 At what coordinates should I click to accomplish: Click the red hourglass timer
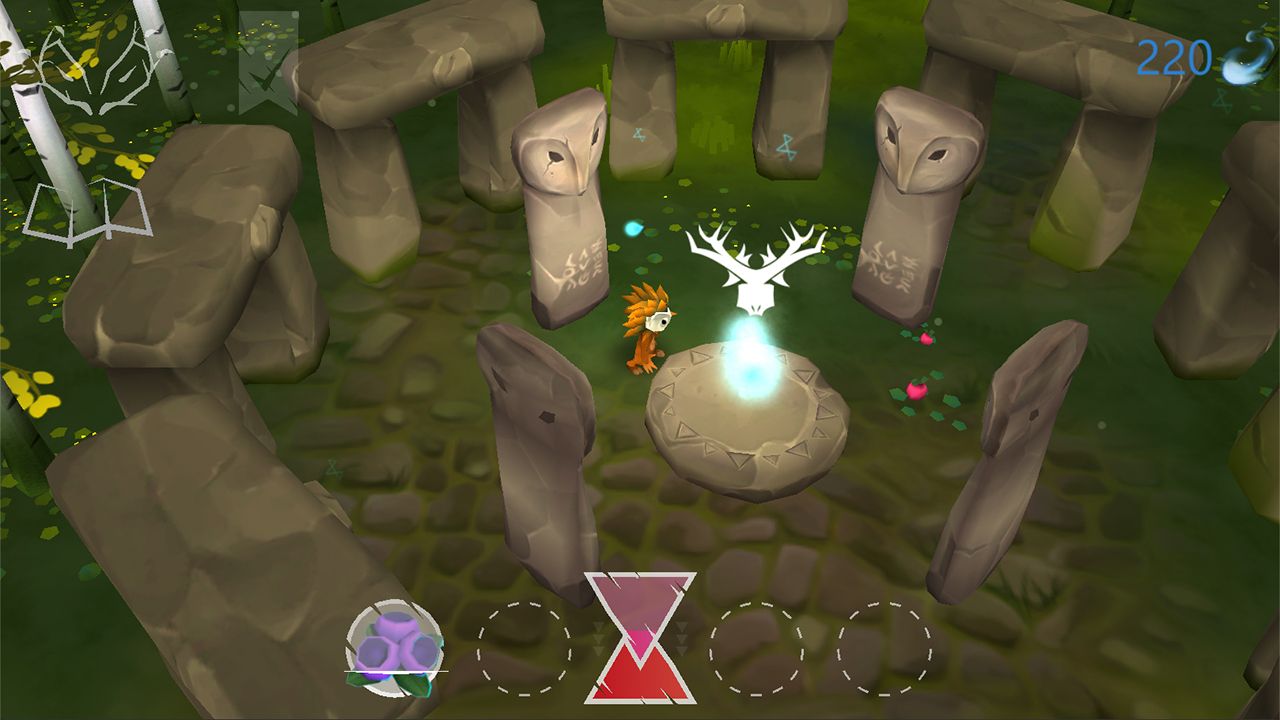tap(640, 640)
